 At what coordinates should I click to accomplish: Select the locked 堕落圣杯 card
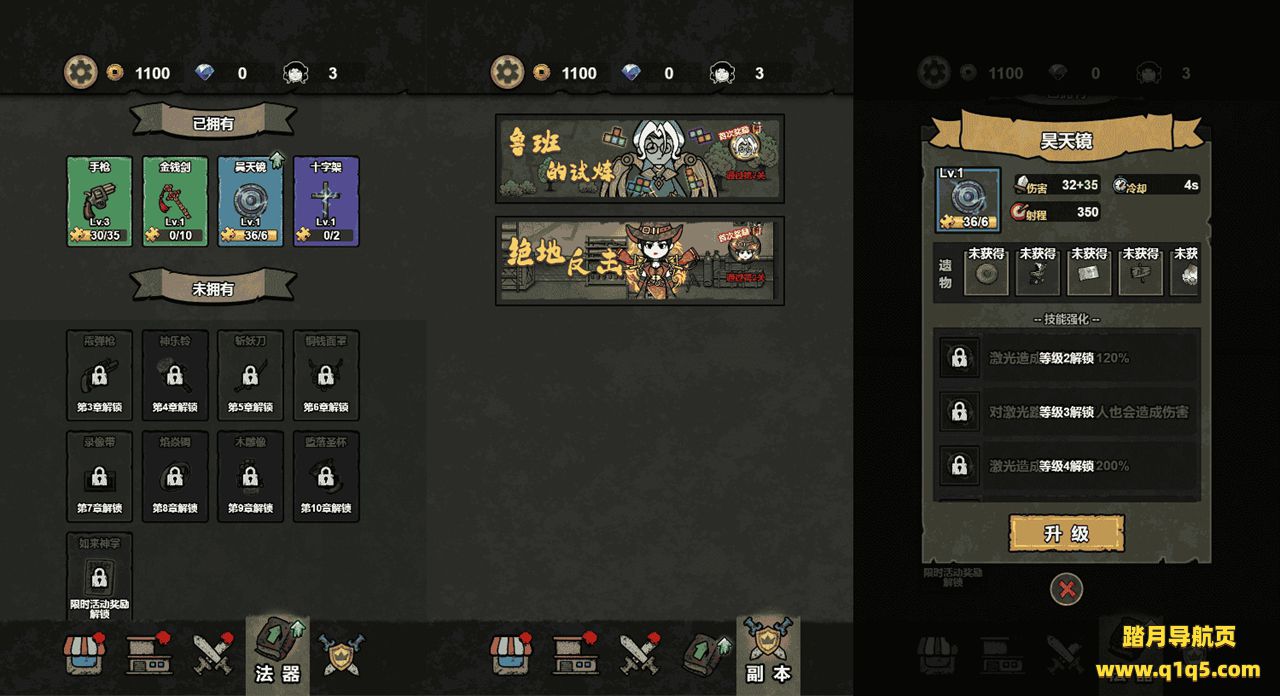(x=326, y=476)
